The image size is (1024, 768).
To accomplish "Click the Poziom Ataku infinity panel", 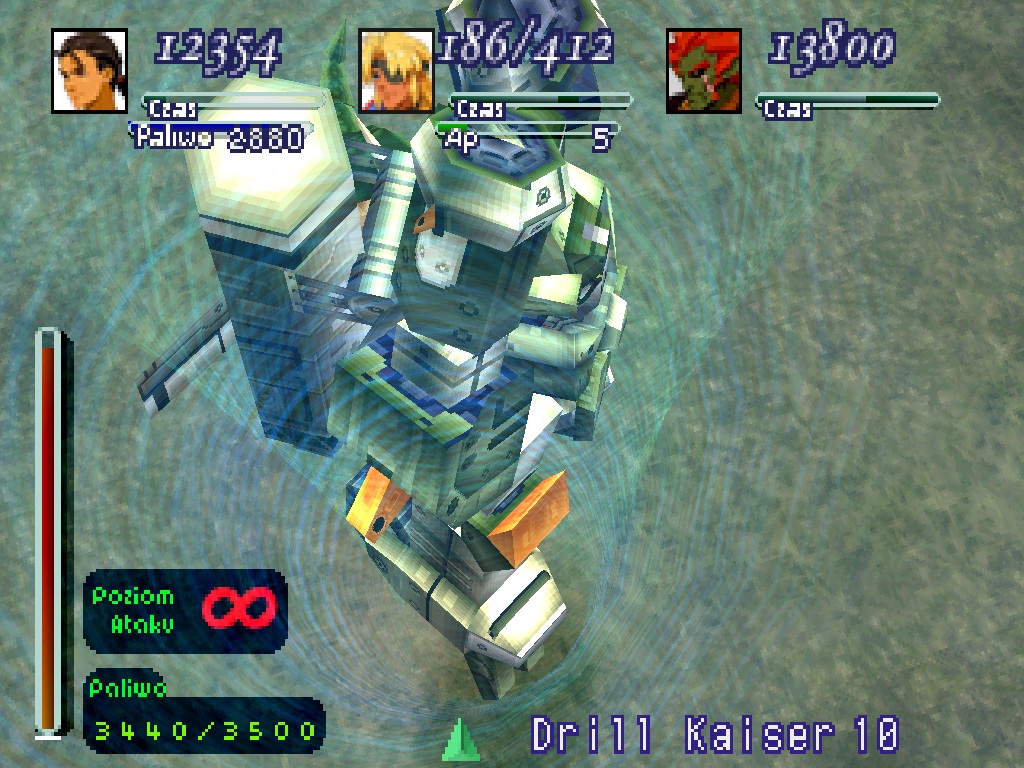I will 185,611.
